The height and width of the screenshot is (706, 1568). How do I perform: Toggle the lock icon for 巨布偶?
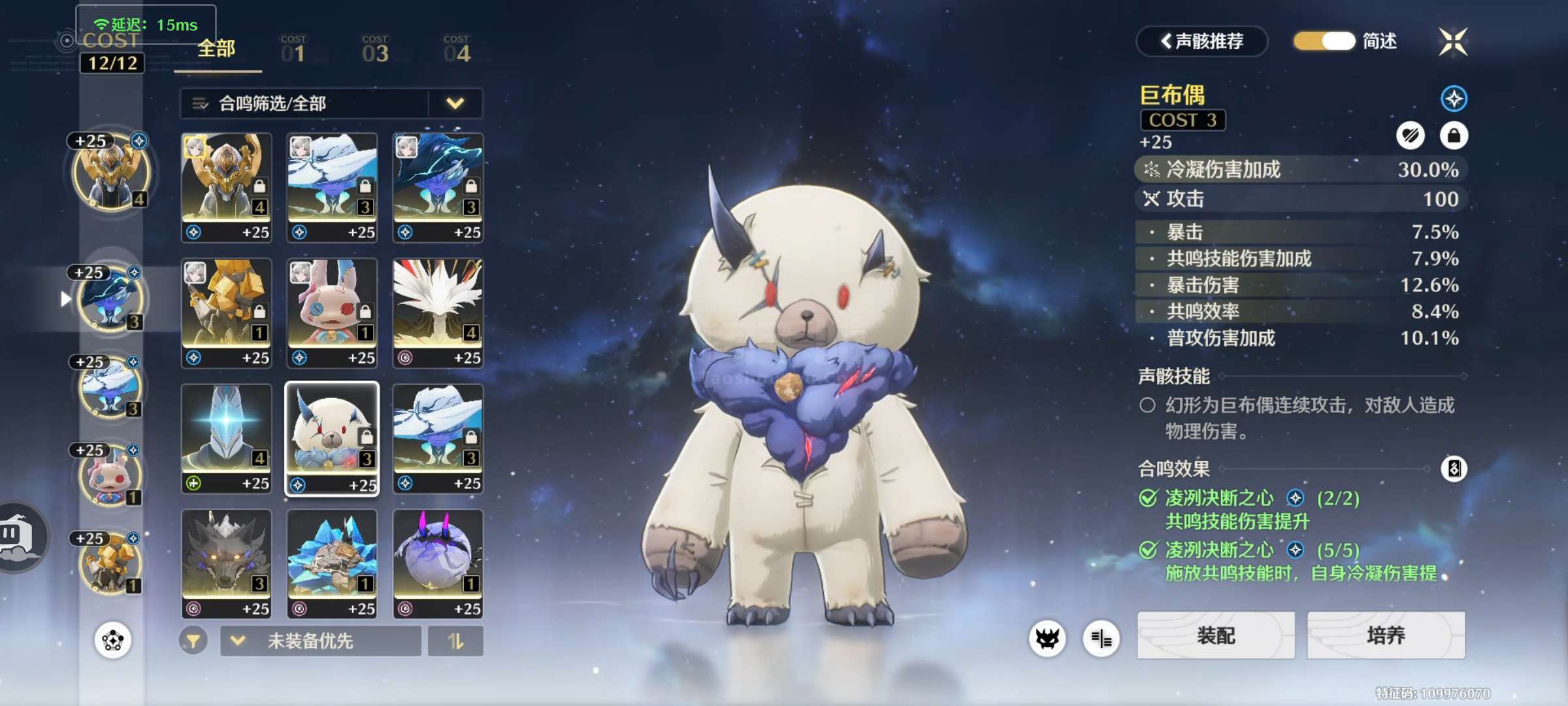1454,135
